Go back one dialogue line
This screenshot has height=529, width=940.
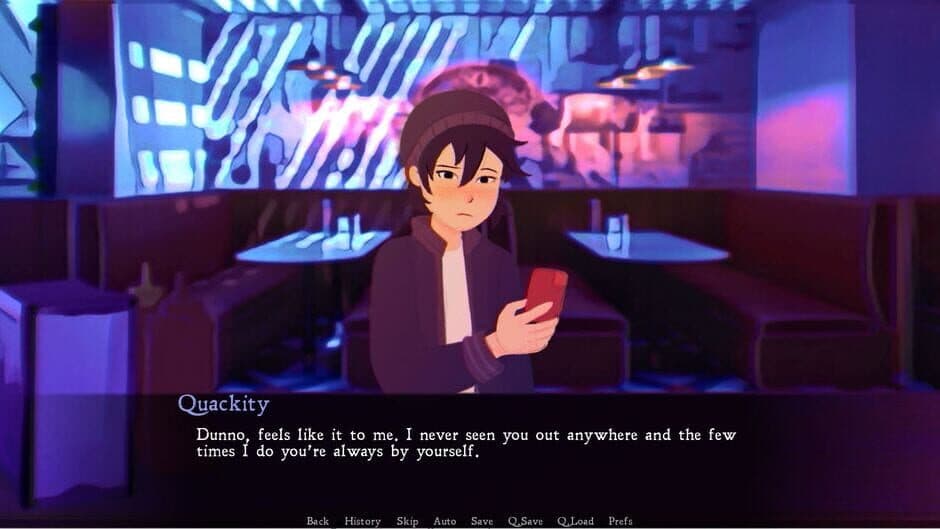(318, 521)
